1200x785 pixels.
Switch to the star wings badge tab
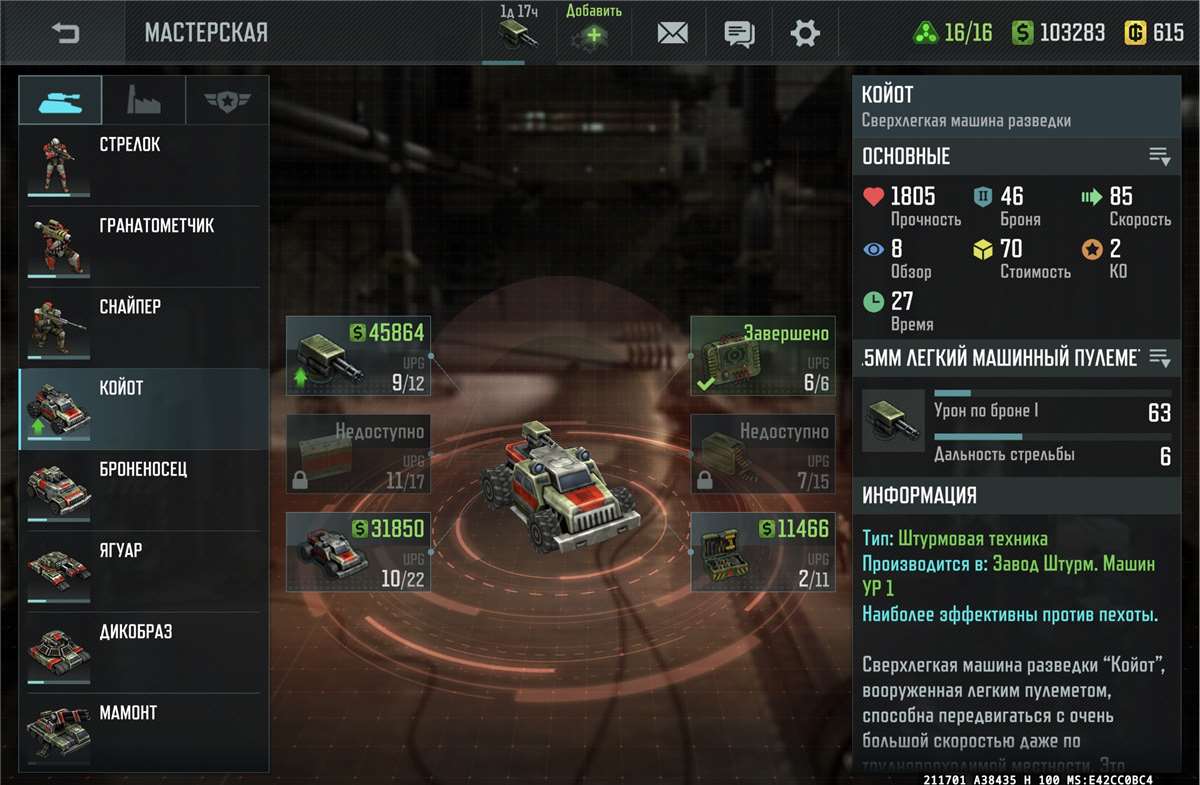point(227,101)
